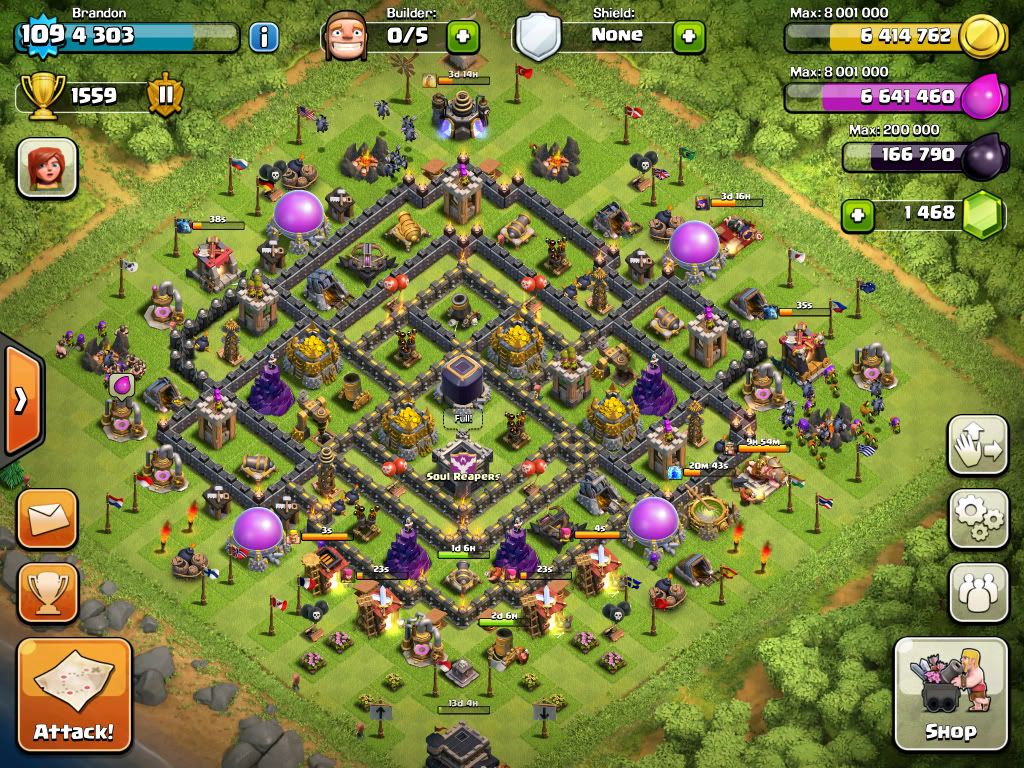Open the Shop
The height and width of the screenshot is (768, 1024).
pyautogui.click(x=950, y=693)
